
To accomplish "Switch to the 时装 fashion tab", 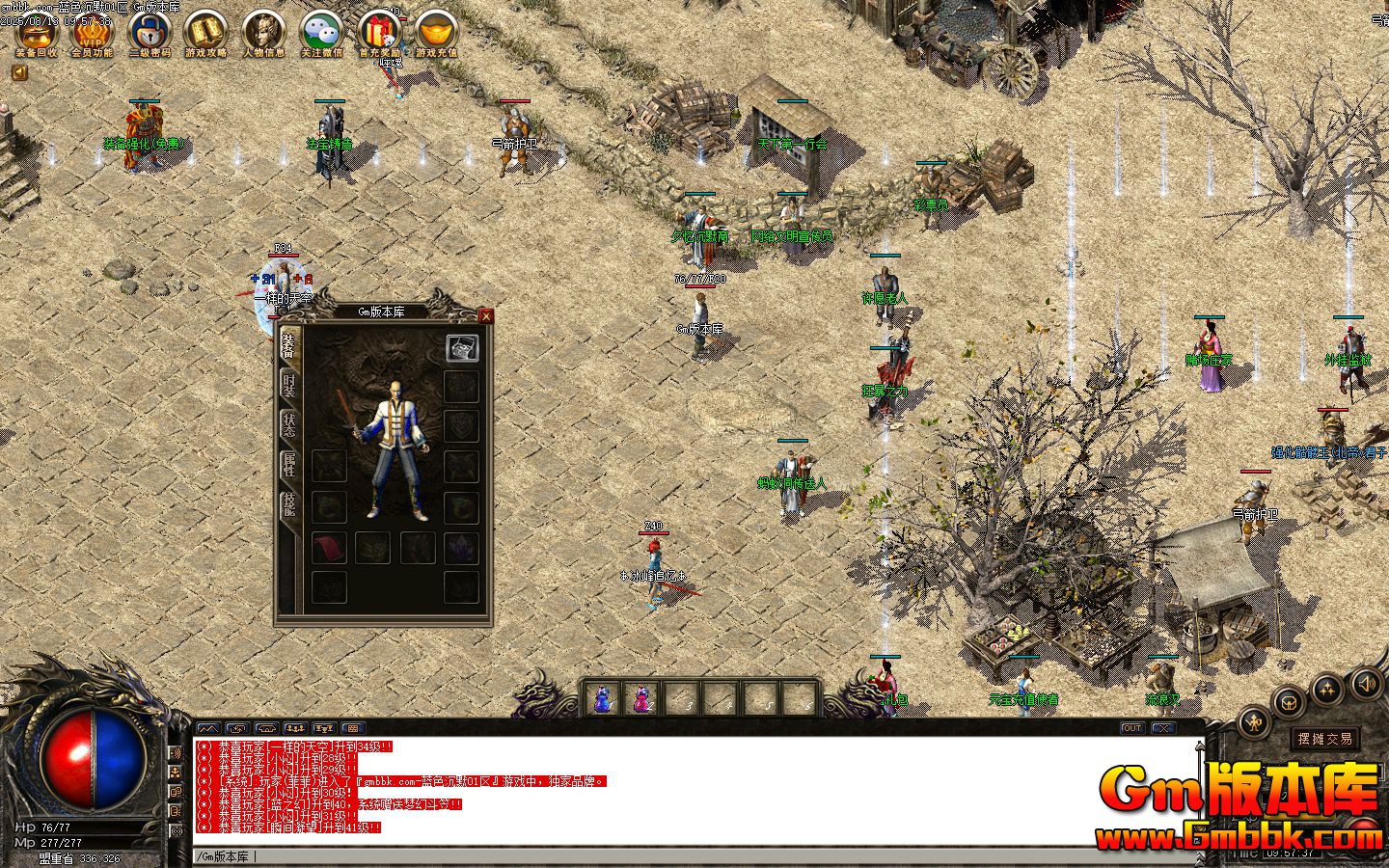I will 288,385.
